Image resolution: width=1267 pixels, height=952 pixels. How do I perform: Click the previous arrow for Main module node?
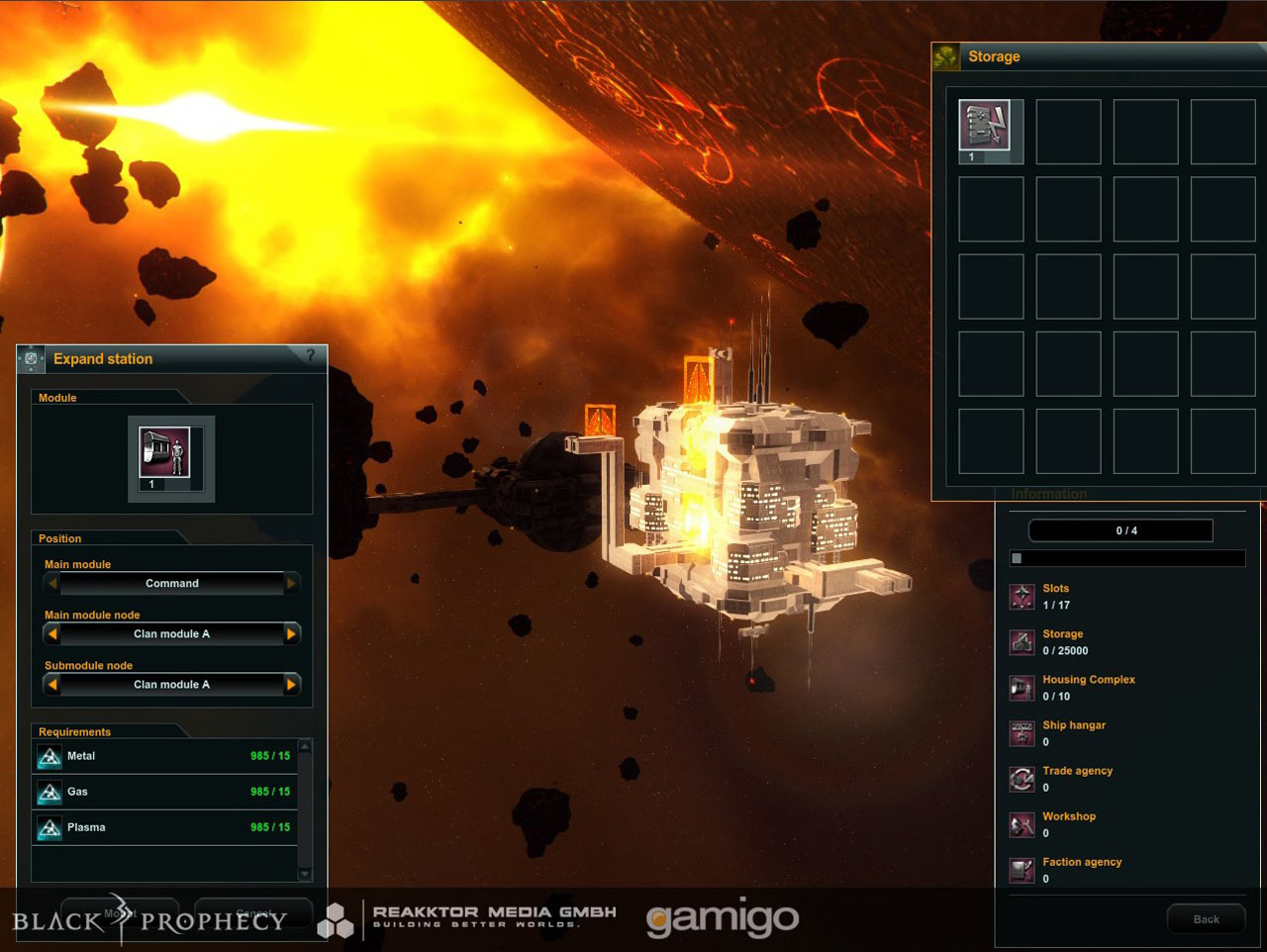pyautogui.click(x=52, y=633)
